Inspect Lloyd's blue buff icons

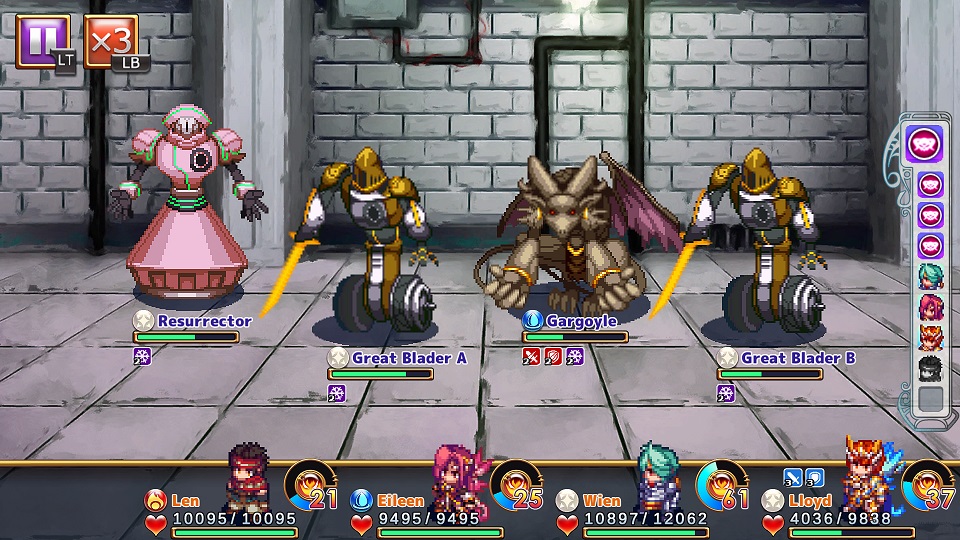(806, 477)
